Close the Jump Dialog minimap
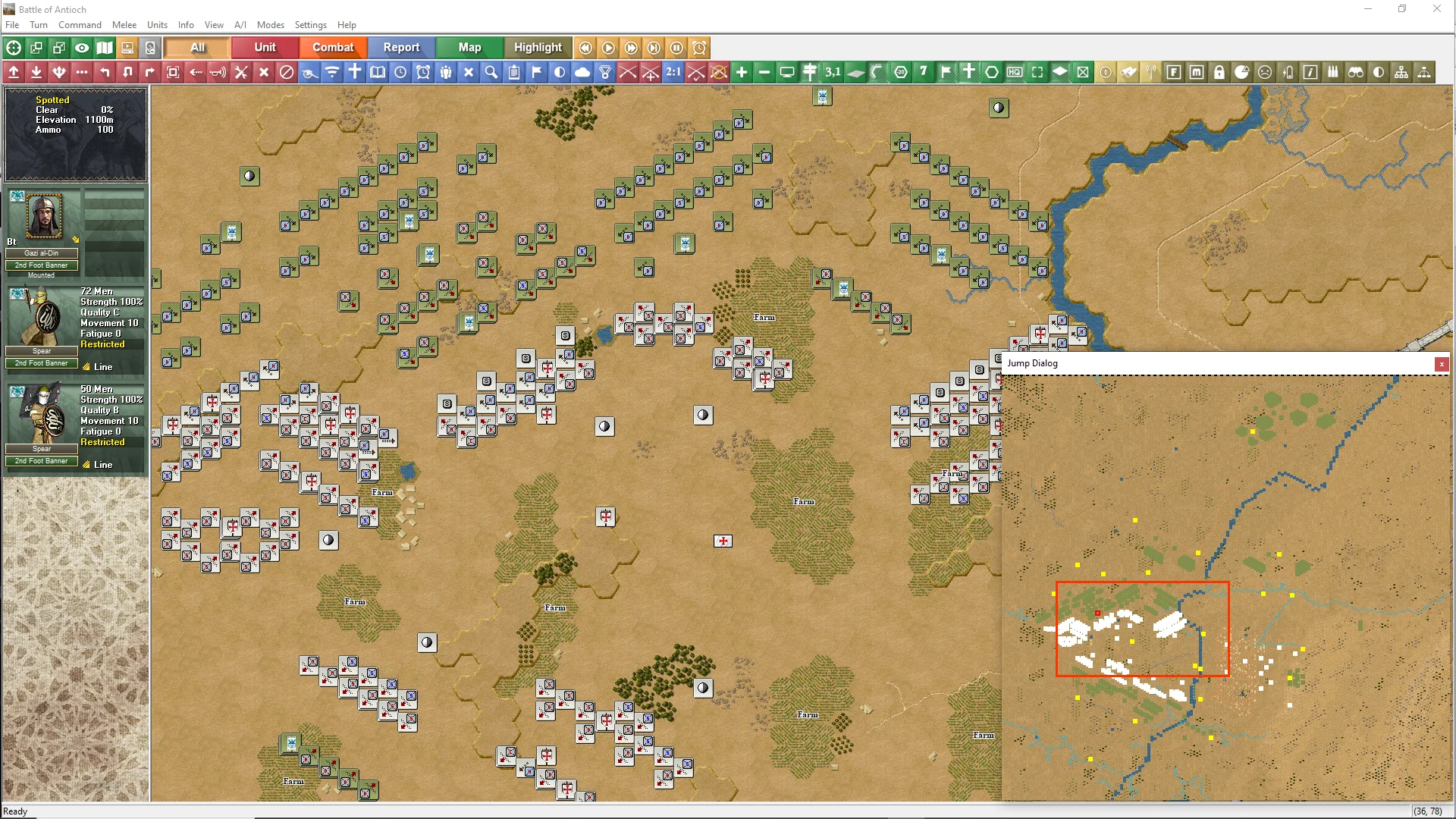The image size is (1456, 819). [x=1441, y=364]
